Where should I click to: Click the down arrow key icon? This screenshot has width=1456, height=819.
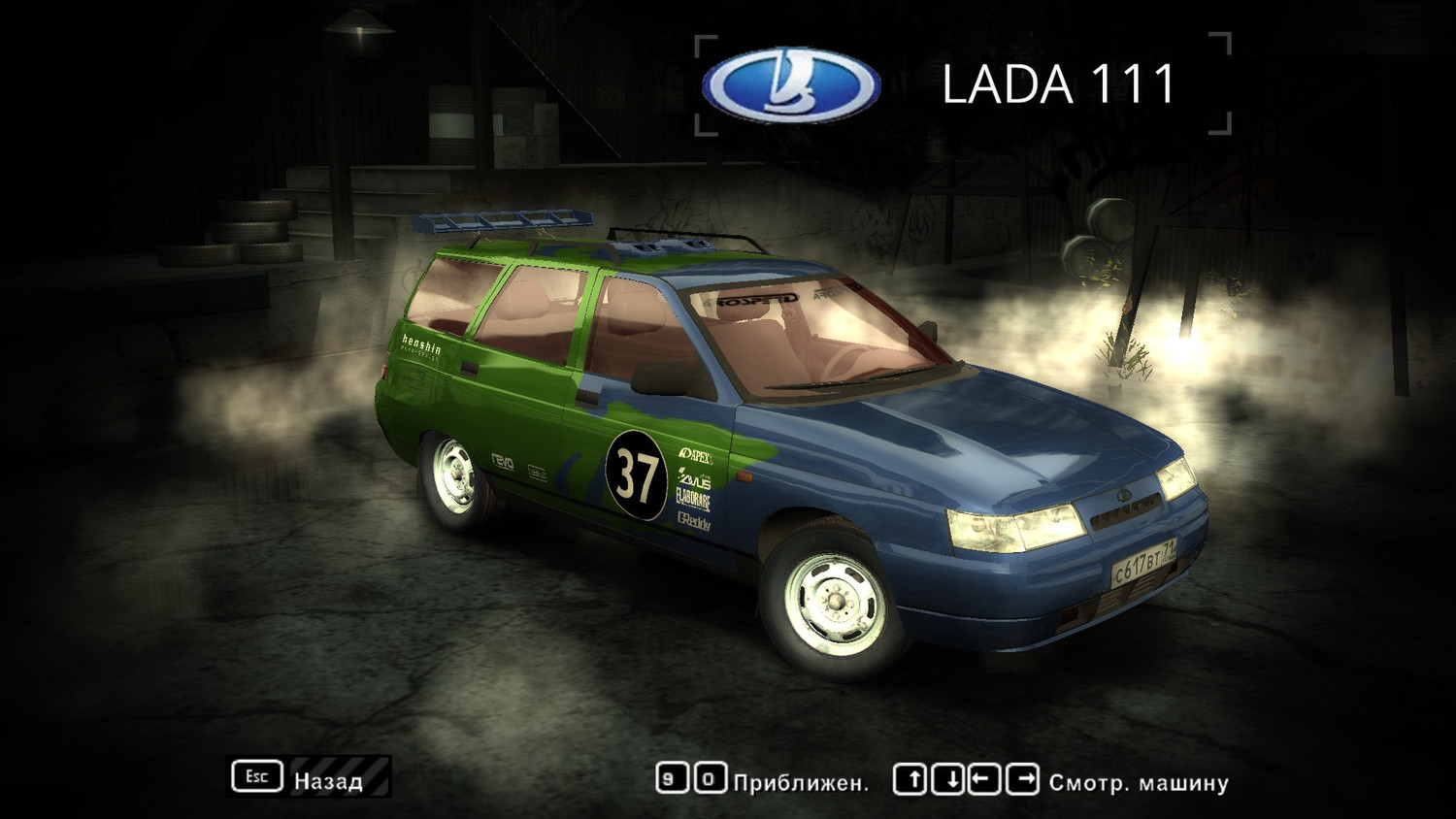tap(946, 779)
